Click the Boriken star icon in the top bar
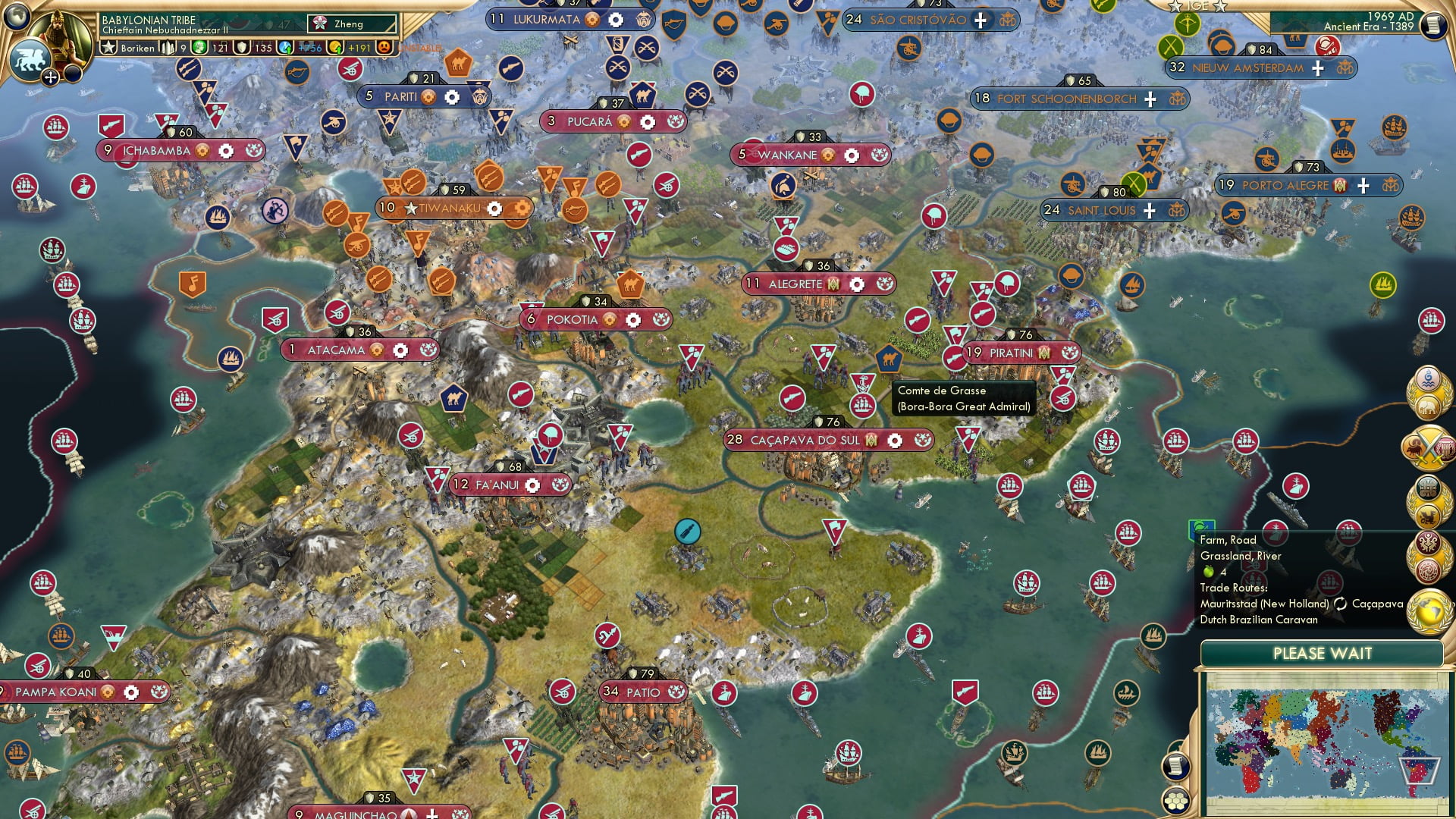The image size is (1456, 819). click(x=109, y=48)
